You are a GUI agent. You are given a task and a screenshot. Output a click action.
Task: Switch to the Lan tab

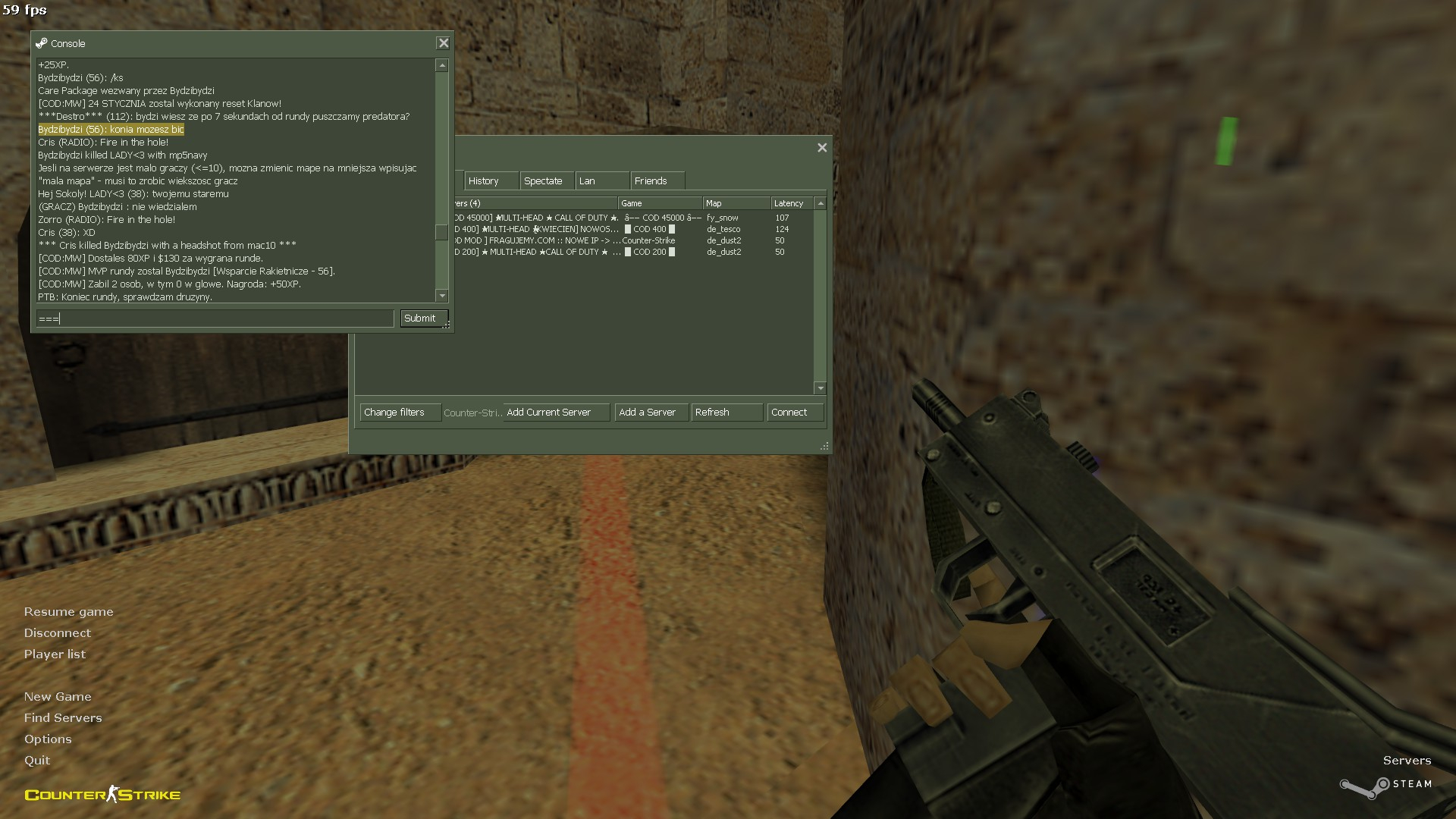(x=601, y=181)
